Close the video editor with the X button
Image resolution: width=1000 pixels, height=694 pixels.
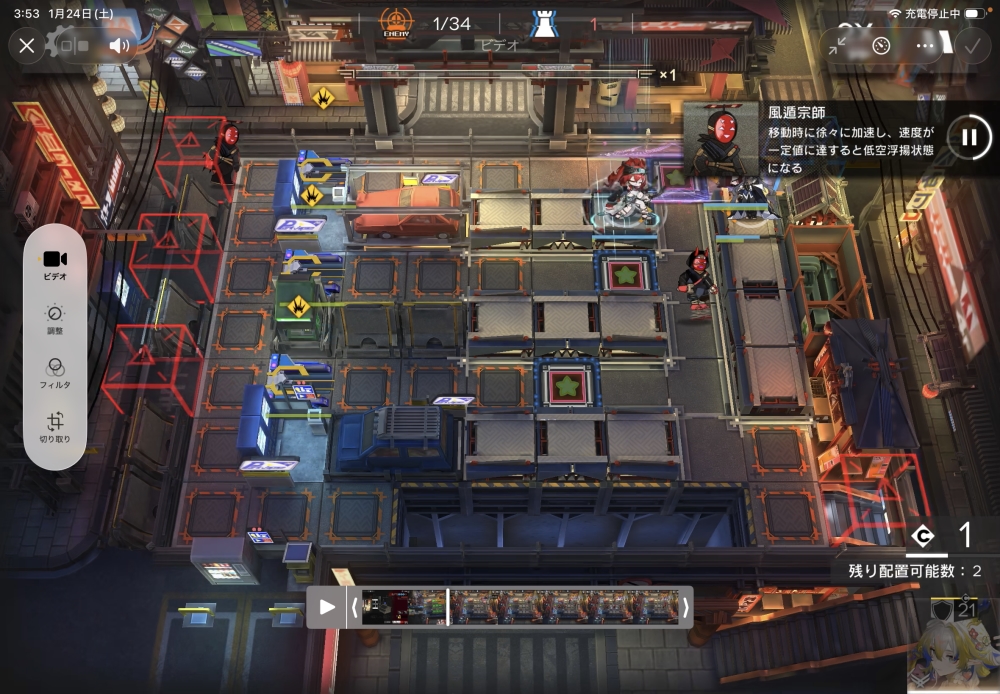[x=27, y=45]
